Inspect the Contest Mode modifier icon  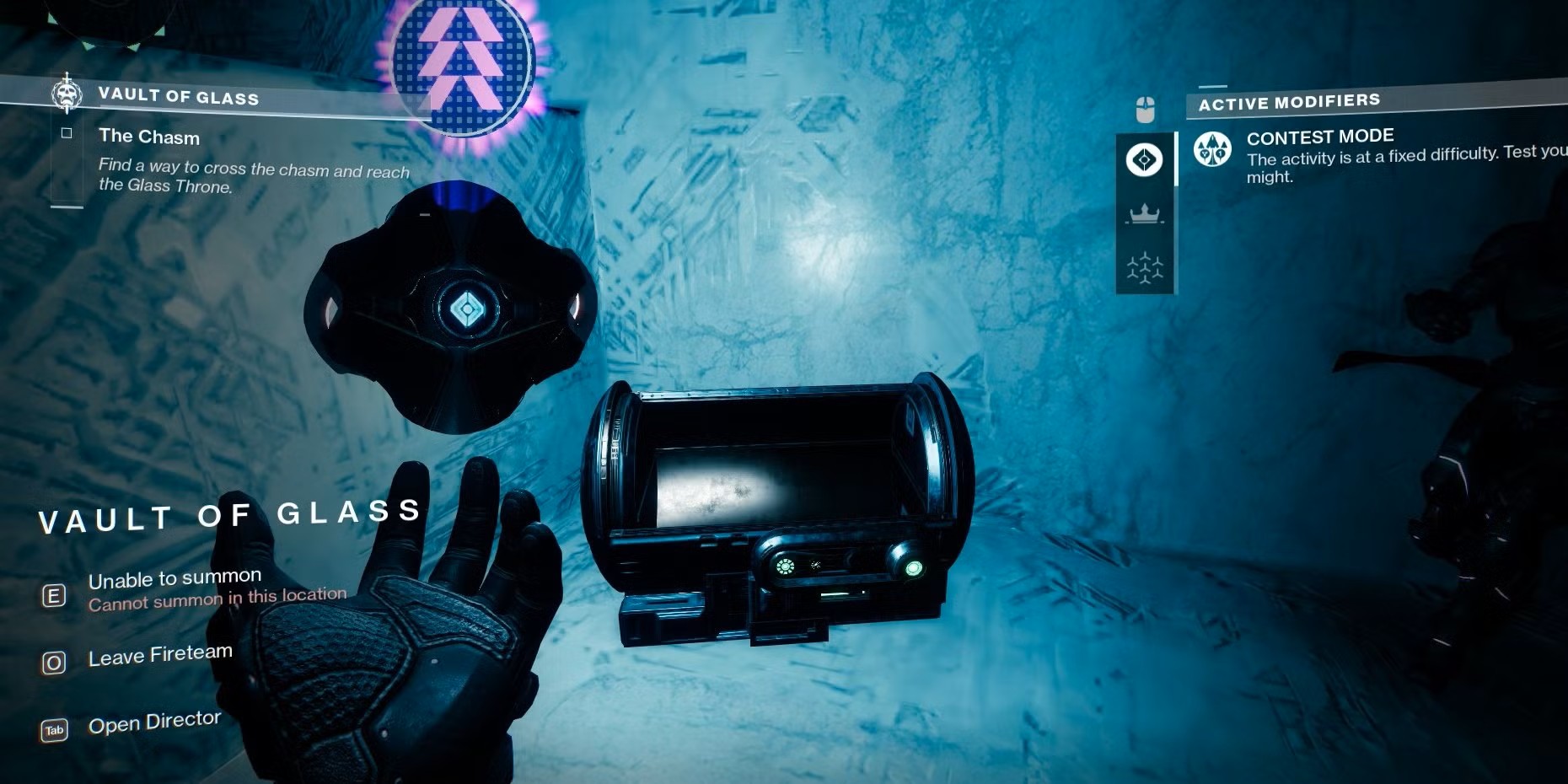tap(1212, 150)
